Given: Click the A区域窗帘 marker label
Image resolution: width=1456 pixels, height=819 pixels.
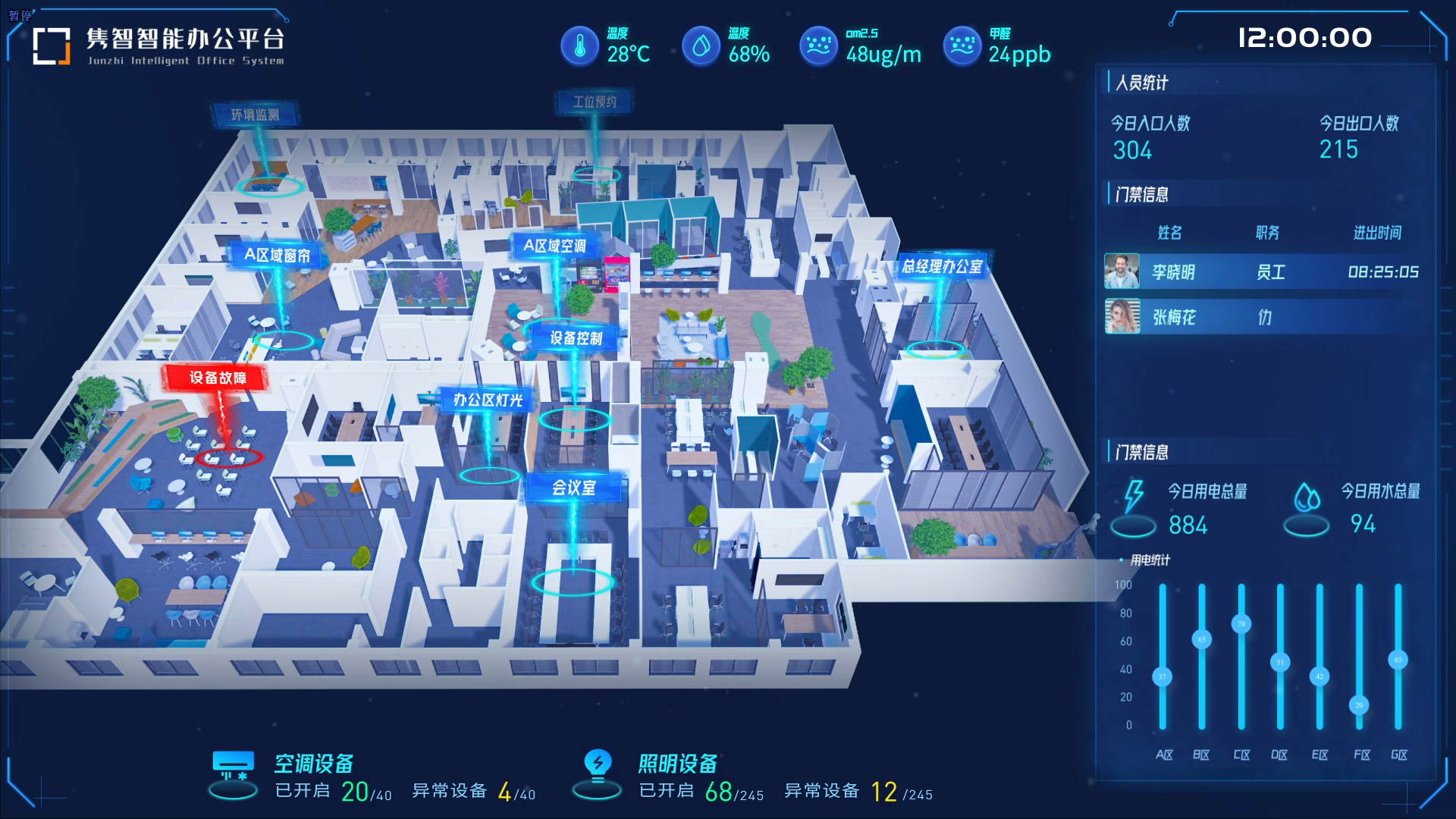Looking at the screenshot, I should pyautogui.click(x=277, y=256).
